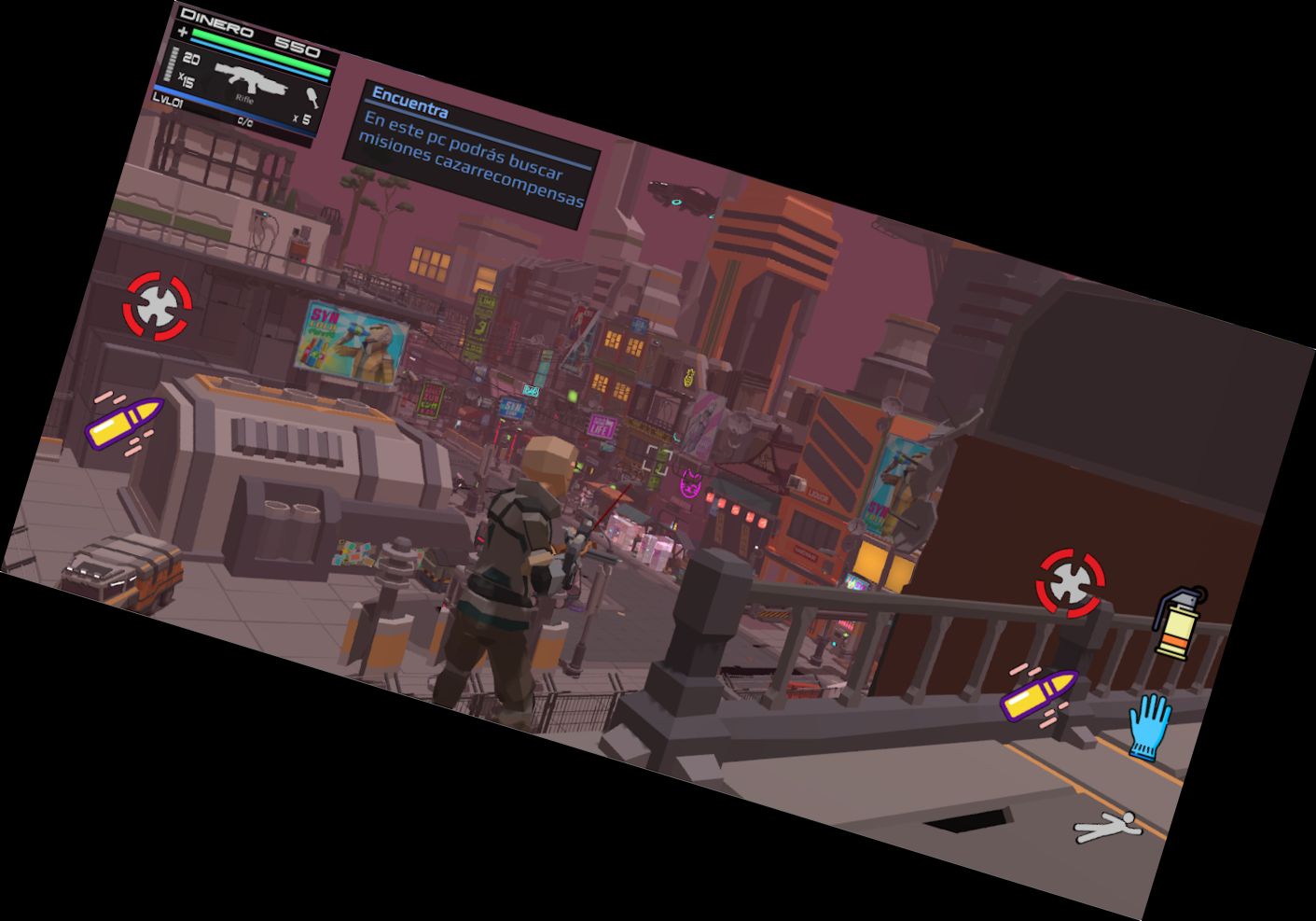Throw a grenade with the grenade button

(x=1180, y=622)
